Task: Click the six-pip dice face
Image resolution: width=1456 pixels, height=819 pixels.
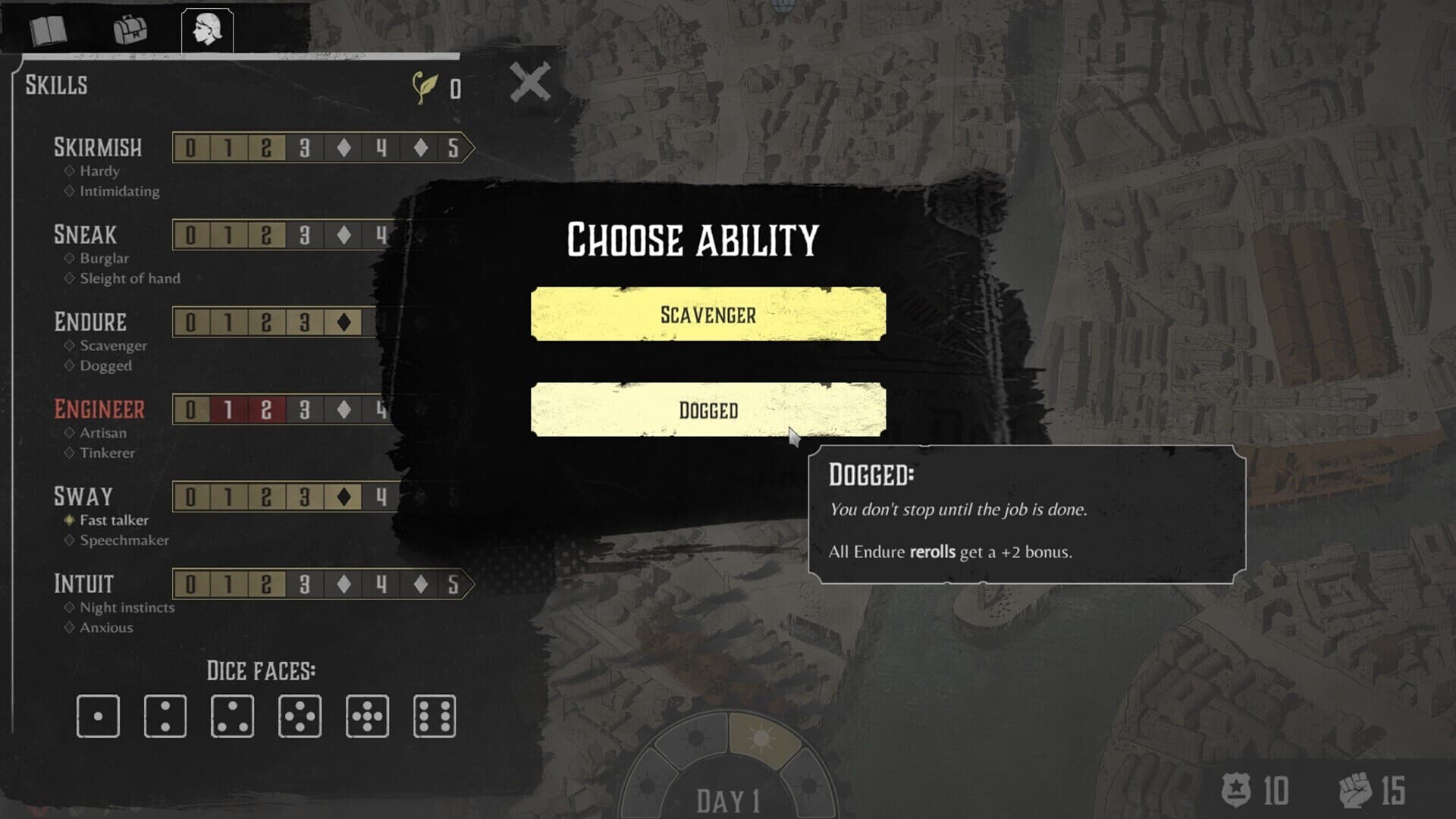Action: pyautogui.click(x=435, y=716)
